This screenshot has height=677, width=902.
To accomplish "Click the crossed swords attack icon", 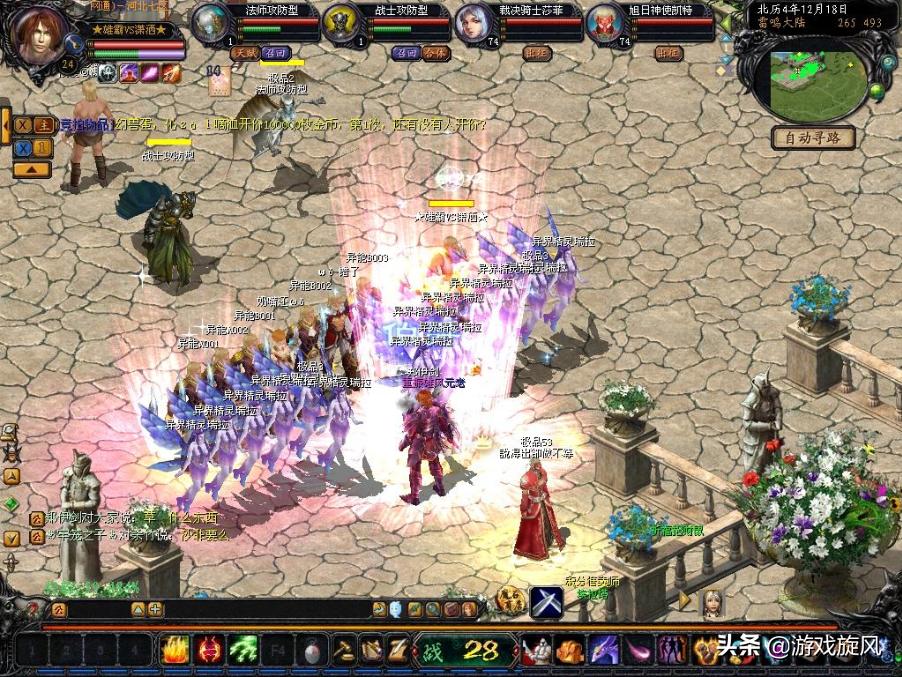I will (546, 602).
